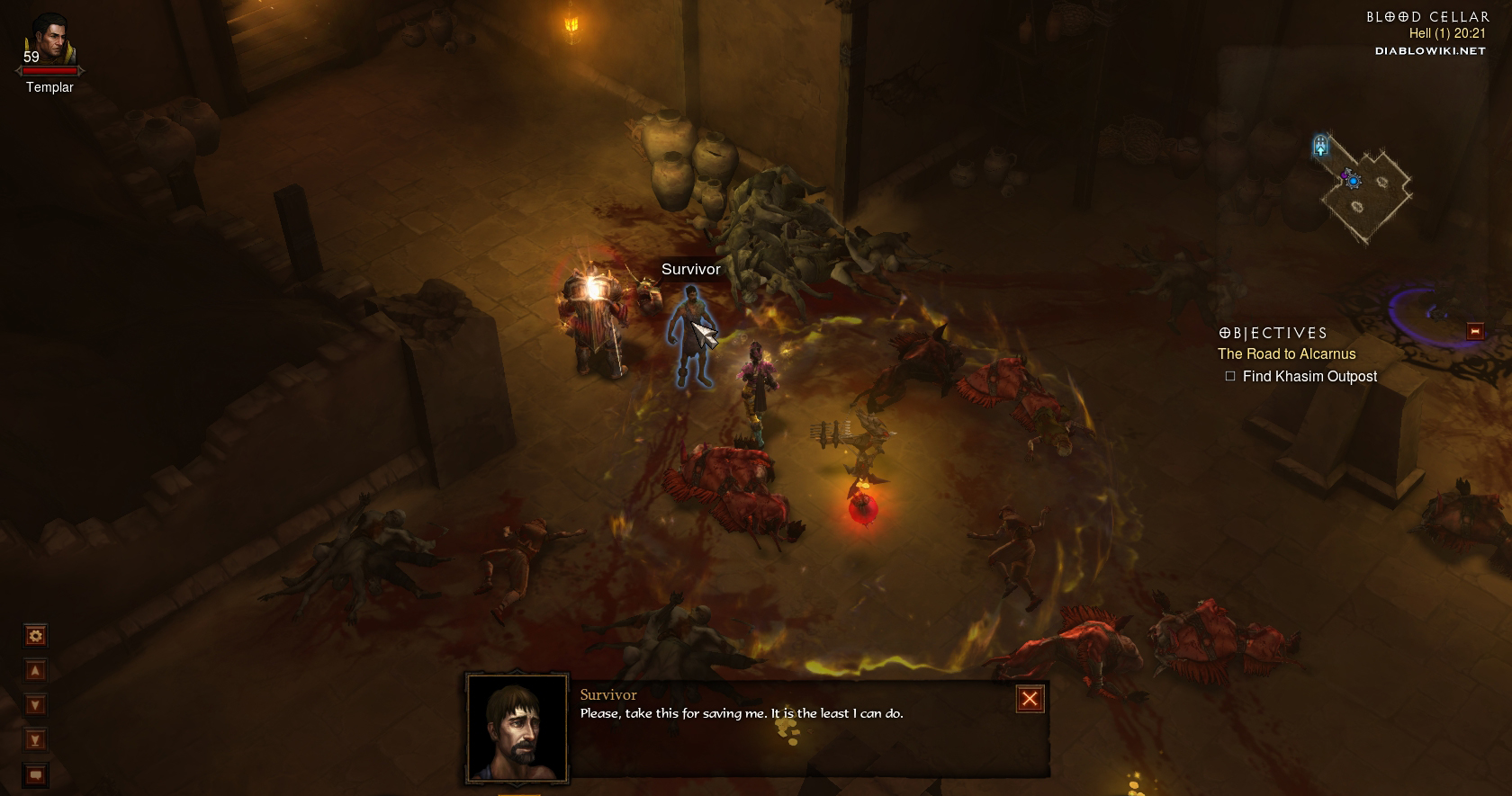Open The Road to Alcarnus quest

pos(1286,354)
